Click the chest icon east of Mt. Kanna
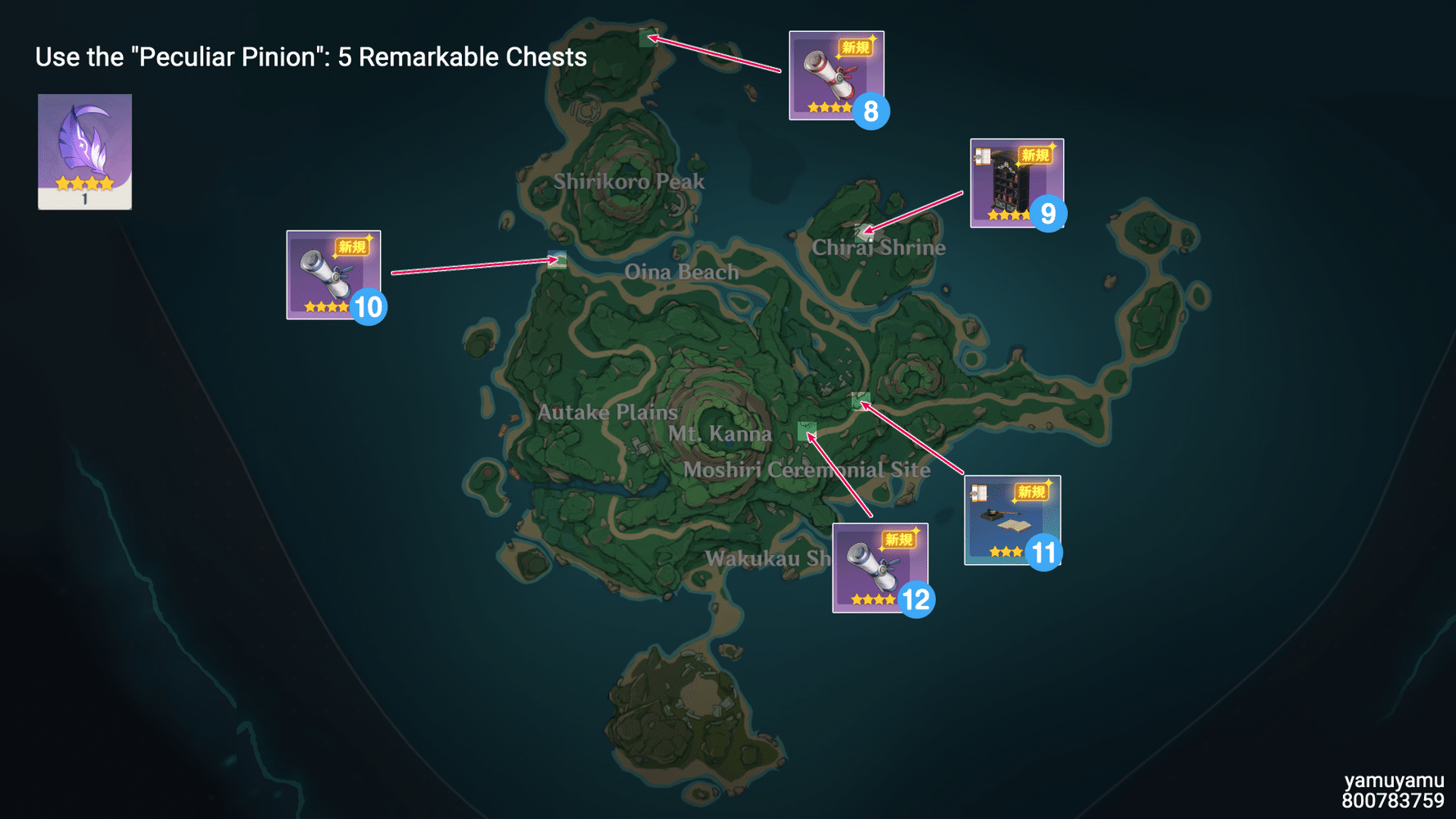 [x=860, y=401]
